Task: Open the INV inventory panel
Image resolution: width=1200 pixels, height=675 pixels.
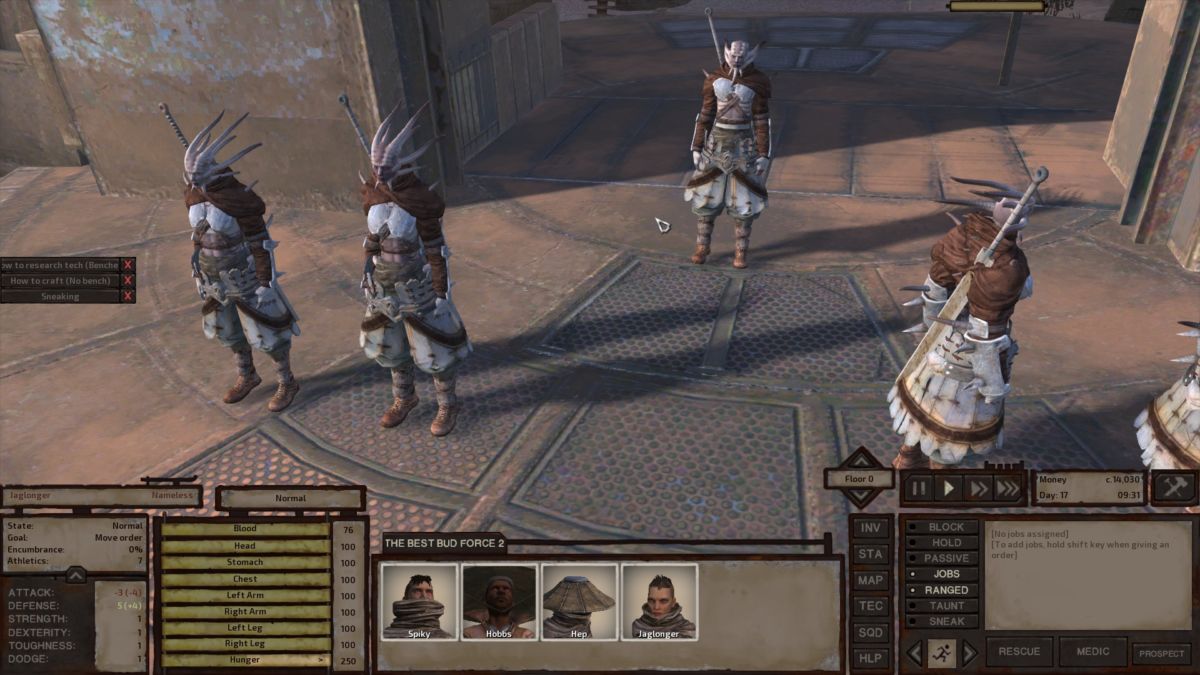Action: 871,528
